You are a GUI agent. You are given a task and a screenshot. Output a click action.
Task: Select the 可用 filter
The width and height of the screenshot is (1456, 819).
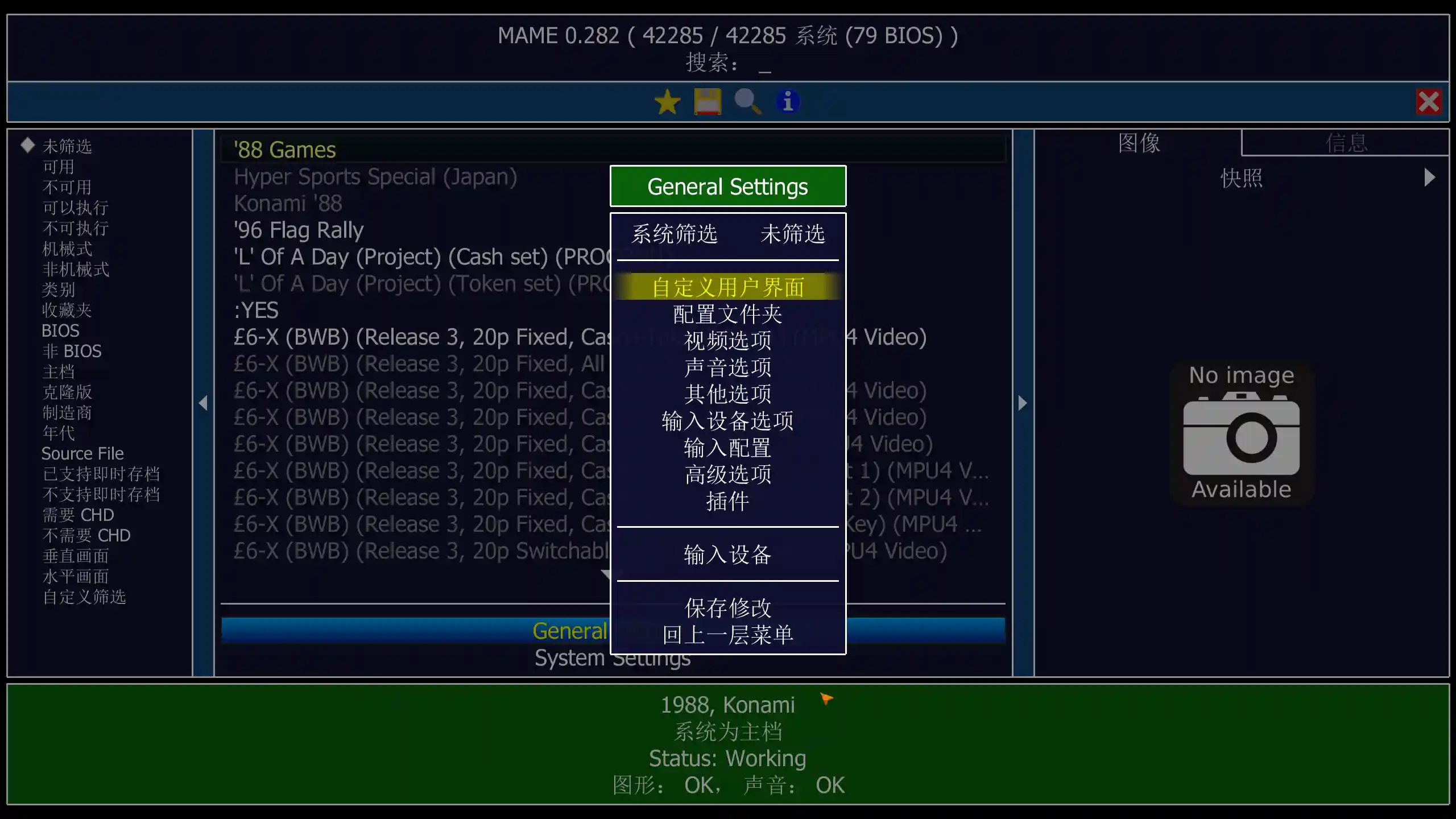(x=59, y=167)
